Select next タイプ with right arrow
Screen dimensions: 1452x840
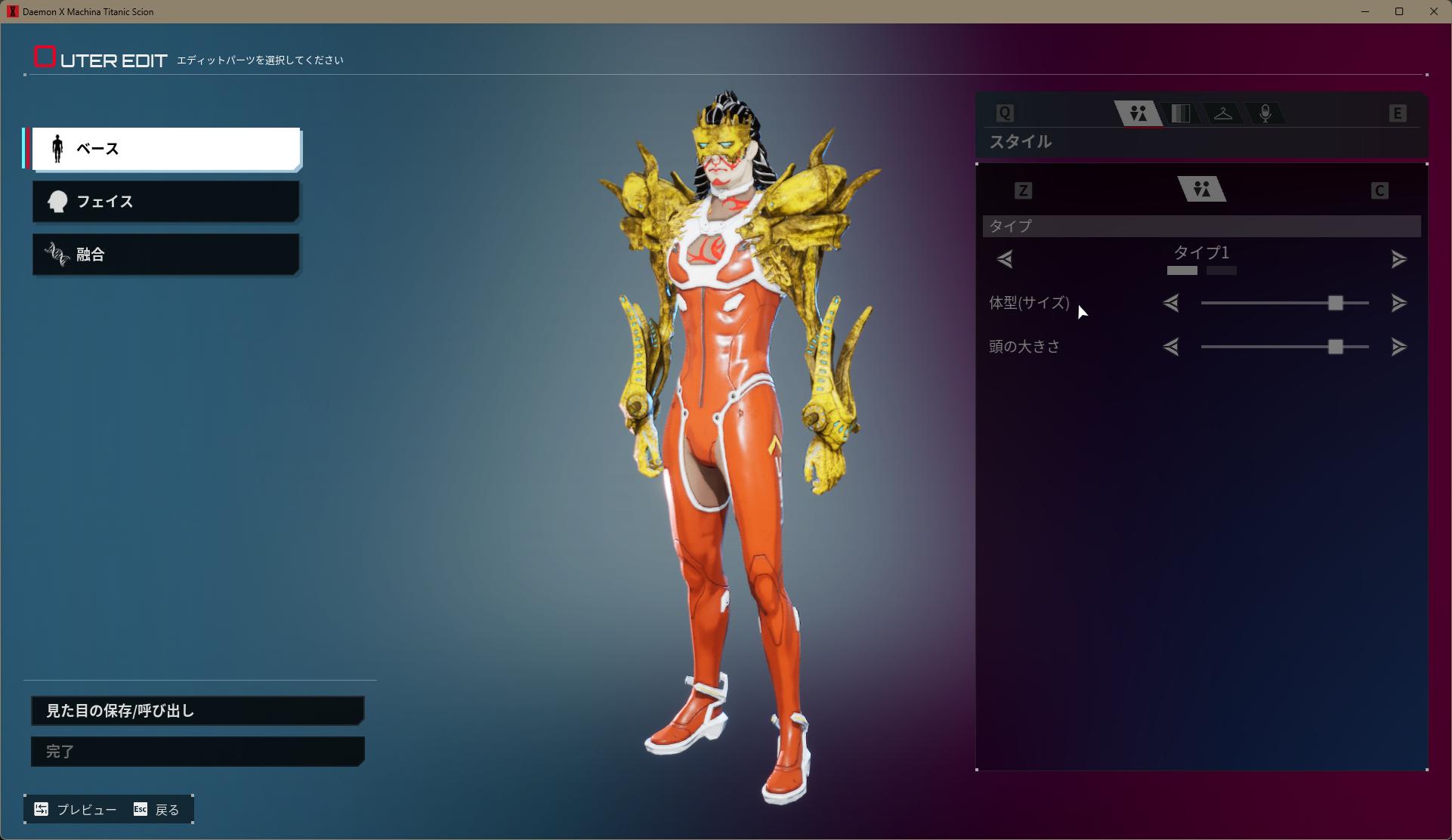click(1398, 260)
